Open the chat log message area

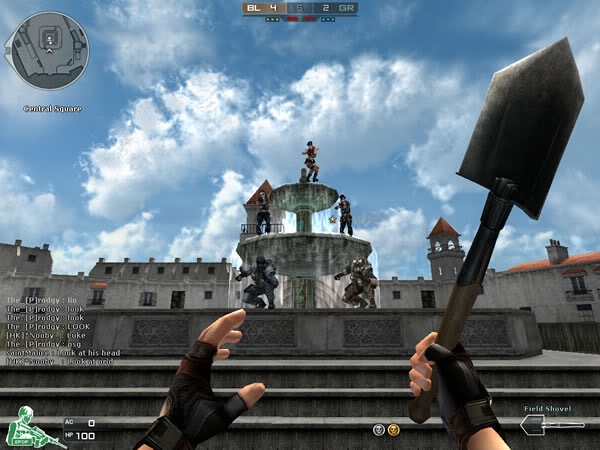point(60,330)
